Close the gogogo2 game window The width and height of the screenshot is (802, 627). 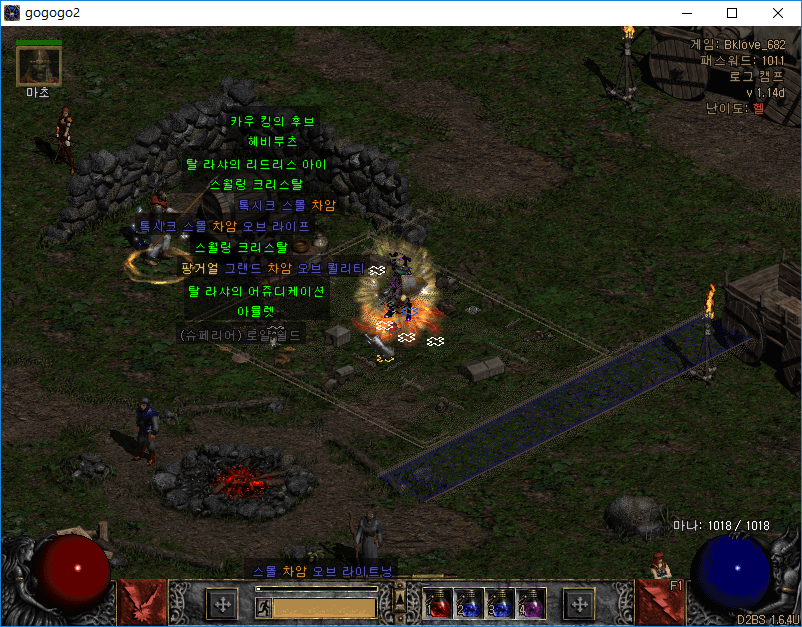point(778,13)
